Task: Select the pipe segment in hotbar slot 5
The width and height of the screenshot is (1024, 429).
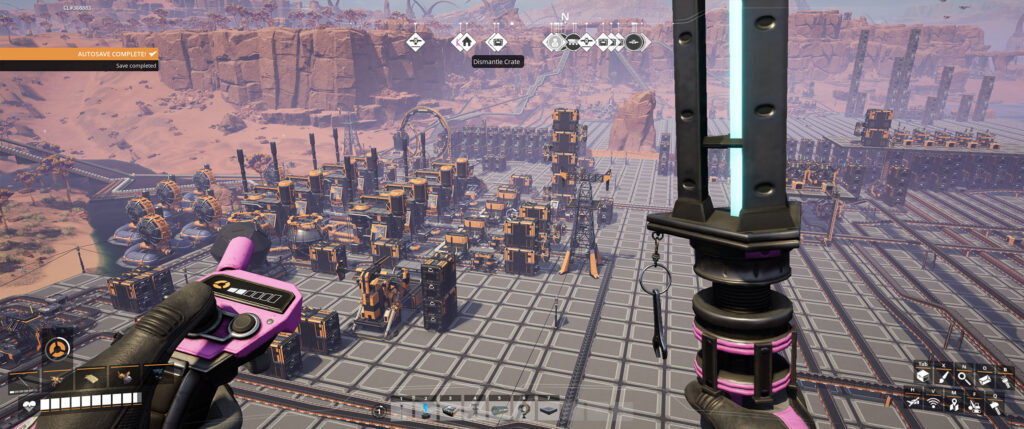Action: click(x=498, y=410)
